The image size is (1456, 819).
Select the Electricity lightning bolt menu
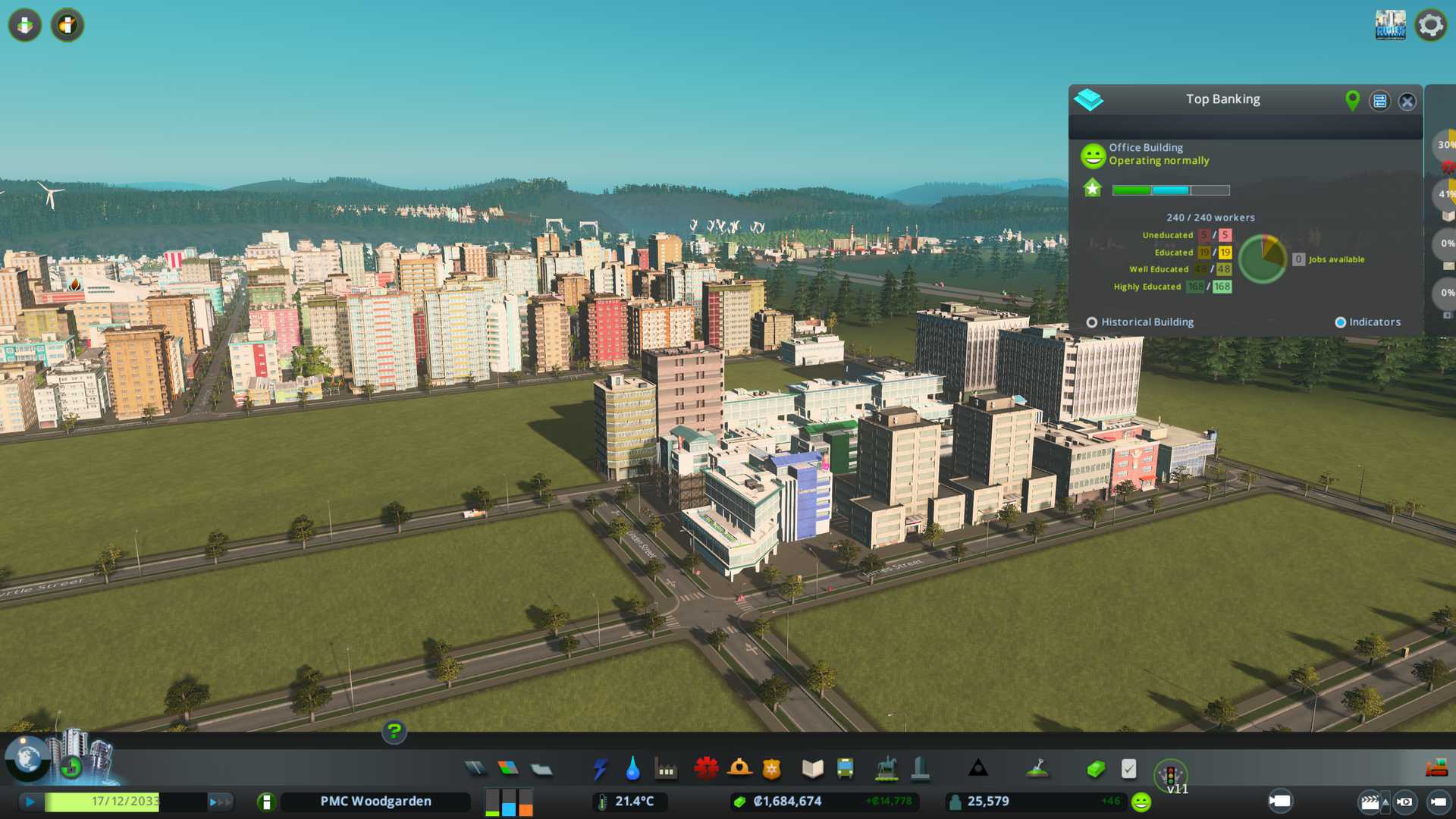tap(600, 769)
